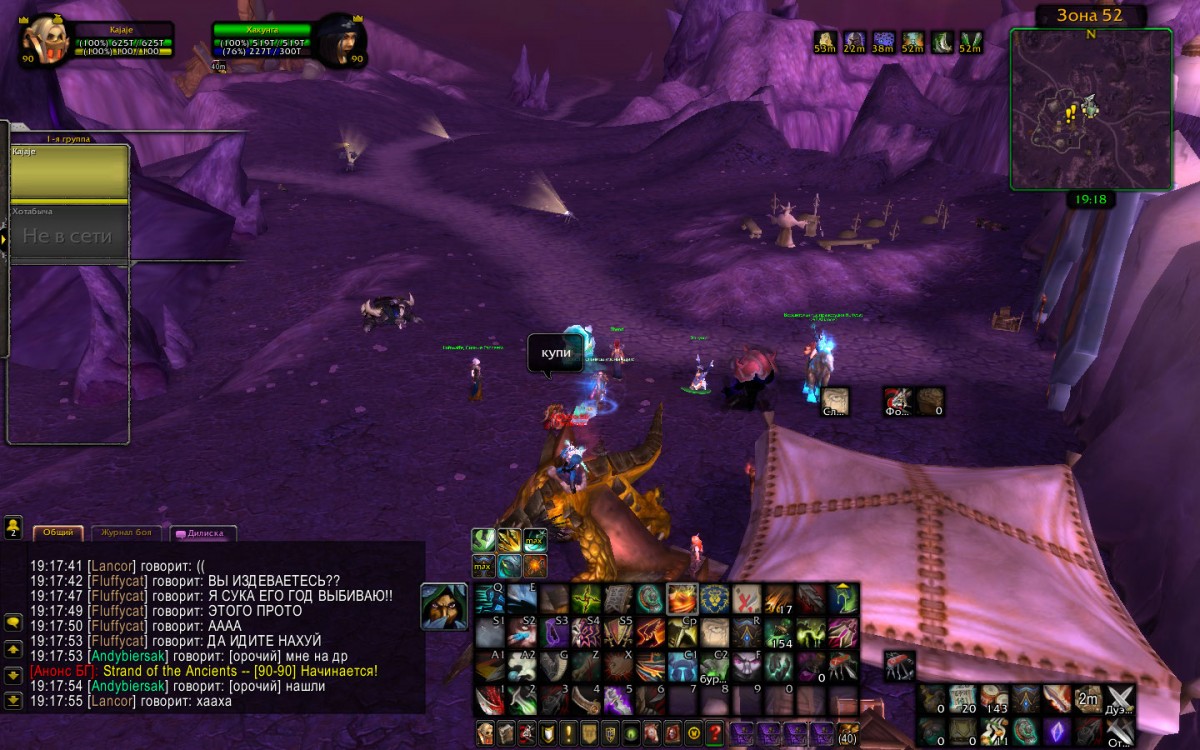Screen dimensions: 1200x750
Task: Click the Дуэ... crossed swords macro
Action: coord(1119,699)
